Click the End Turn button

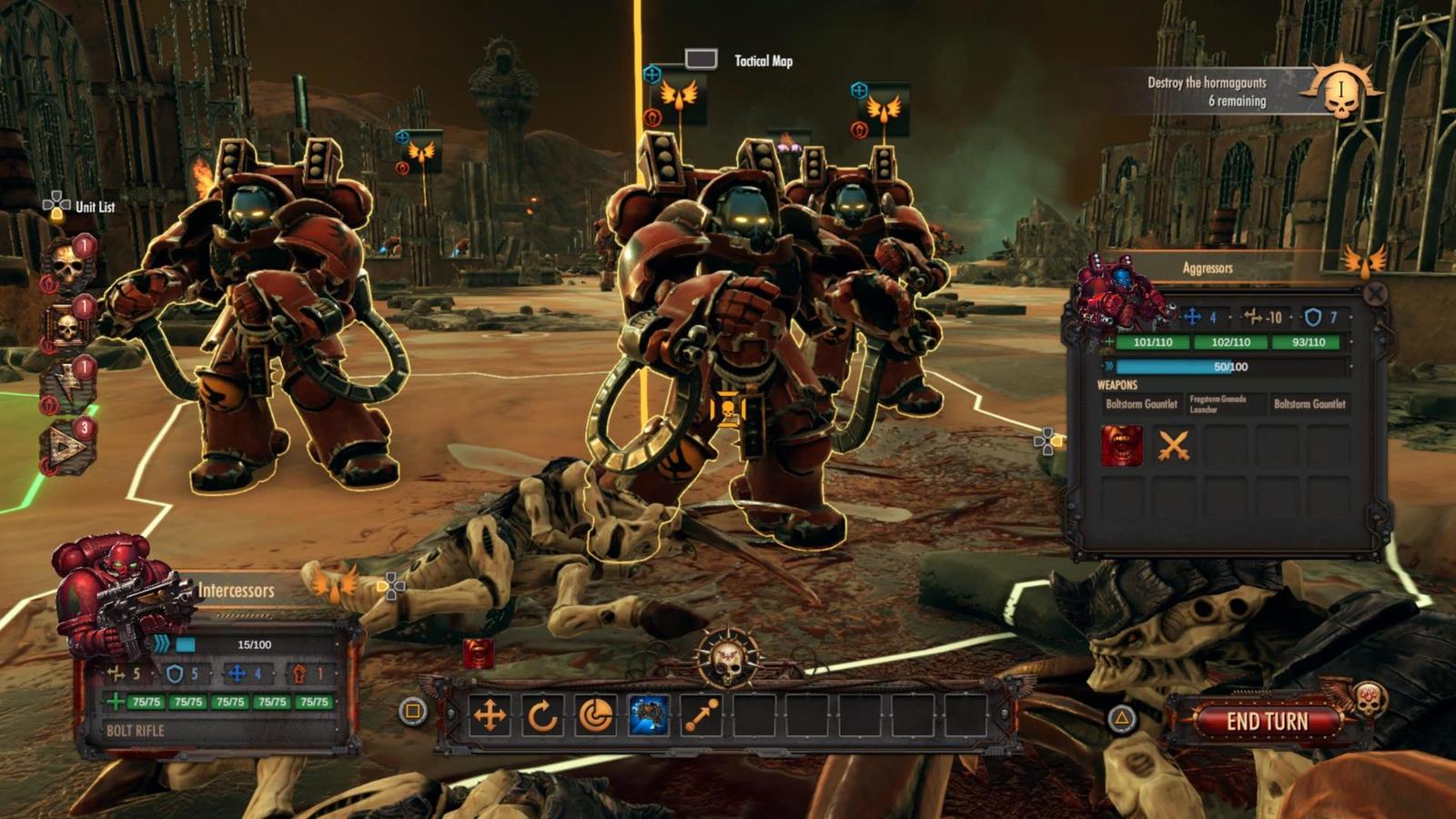coord(1267,722)
